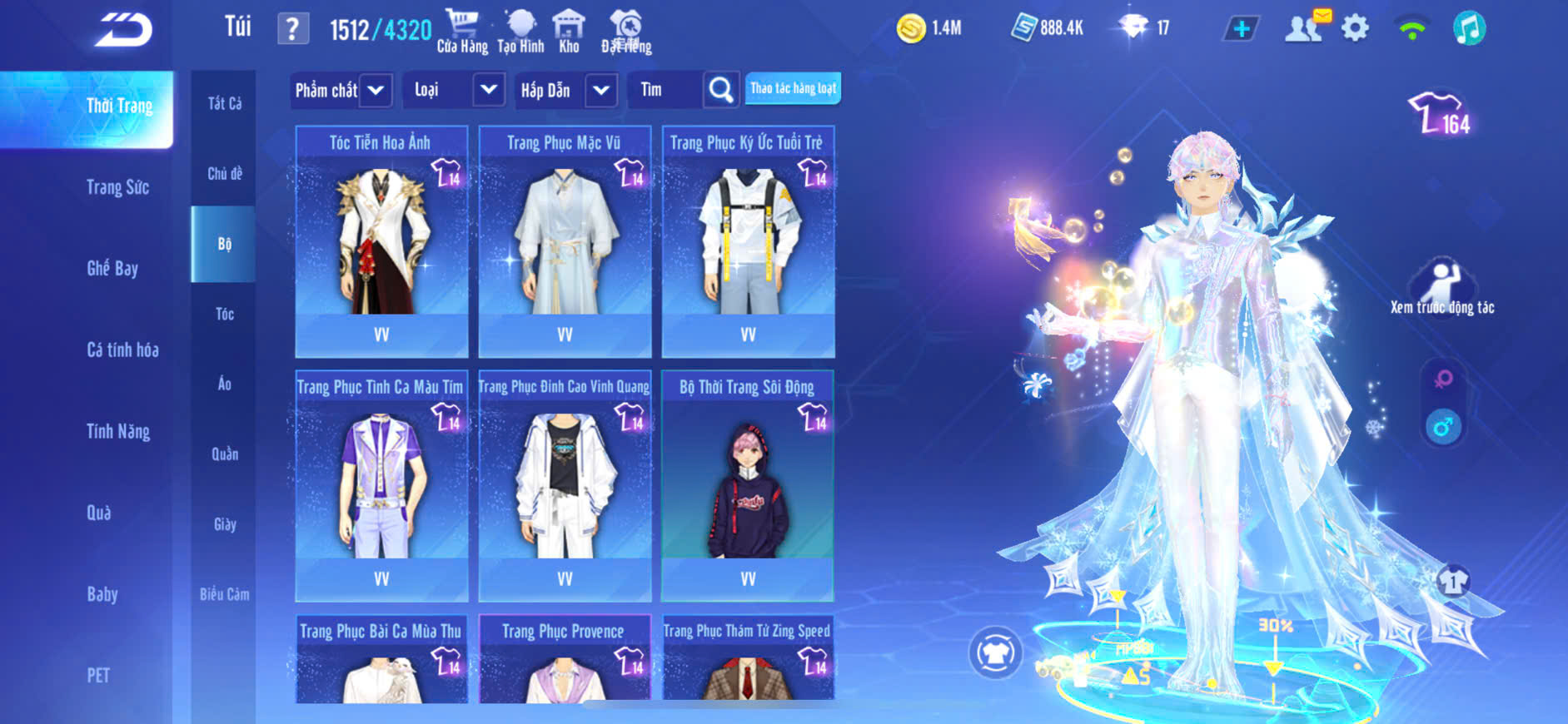1568x724 pixels.
Task: Click the magnifying glass search button
Action: [x=721, y=90]
